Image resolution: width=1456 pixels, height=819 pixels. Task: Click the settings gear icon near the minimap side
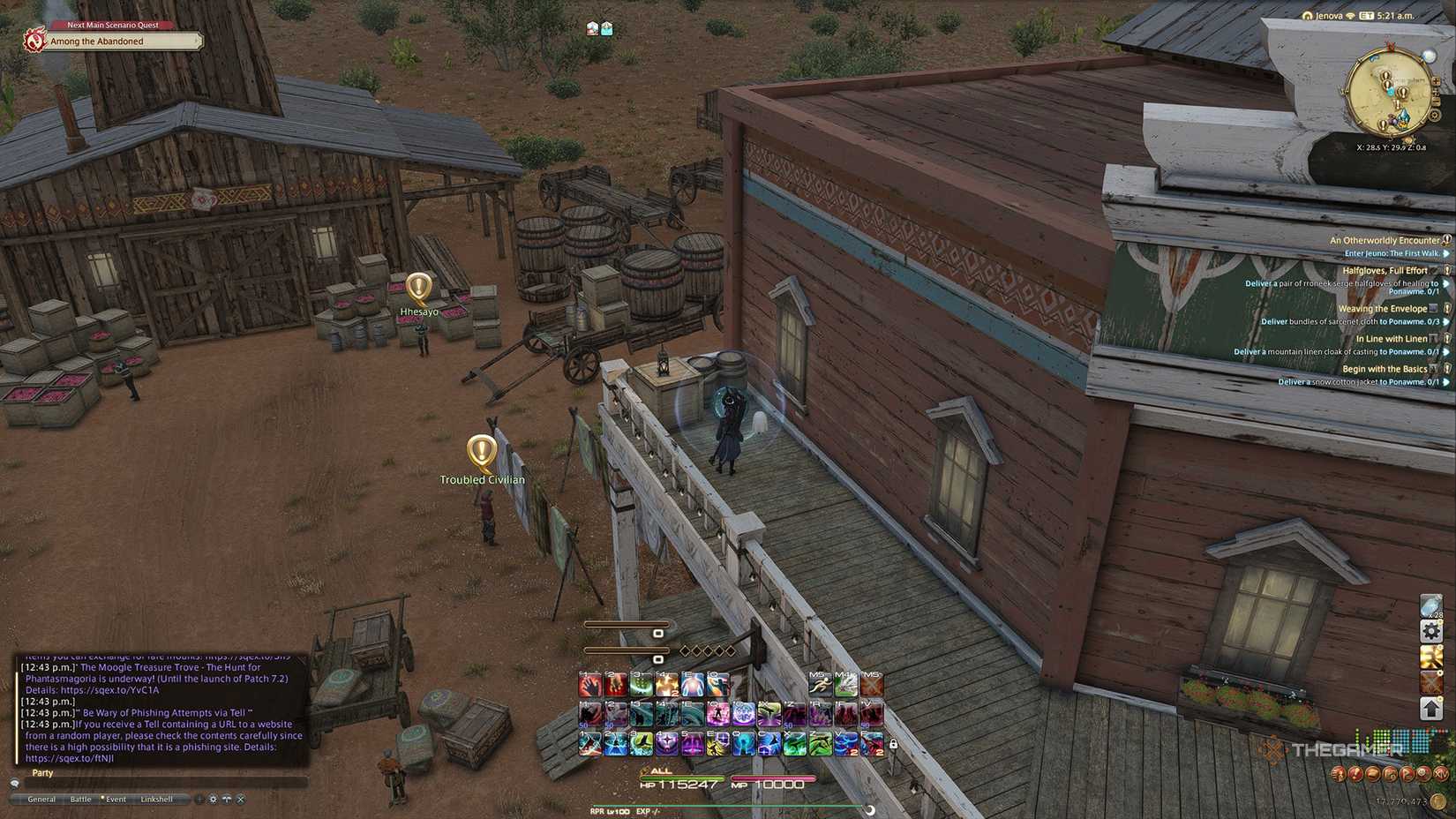pyautogui.click(x=1430, y=631)
